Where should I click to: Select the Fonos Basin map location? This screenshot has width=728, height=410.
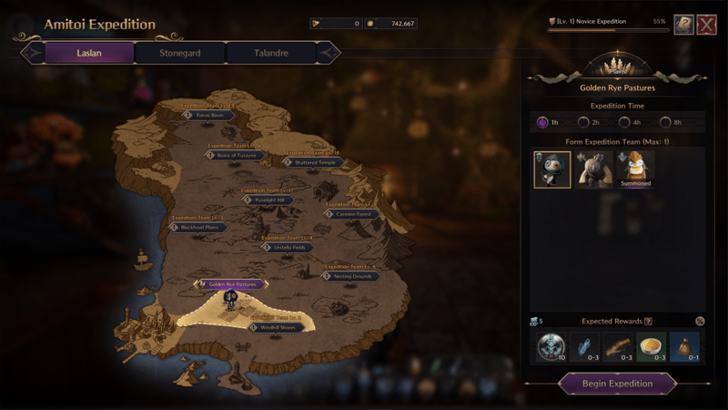(209, 115)
